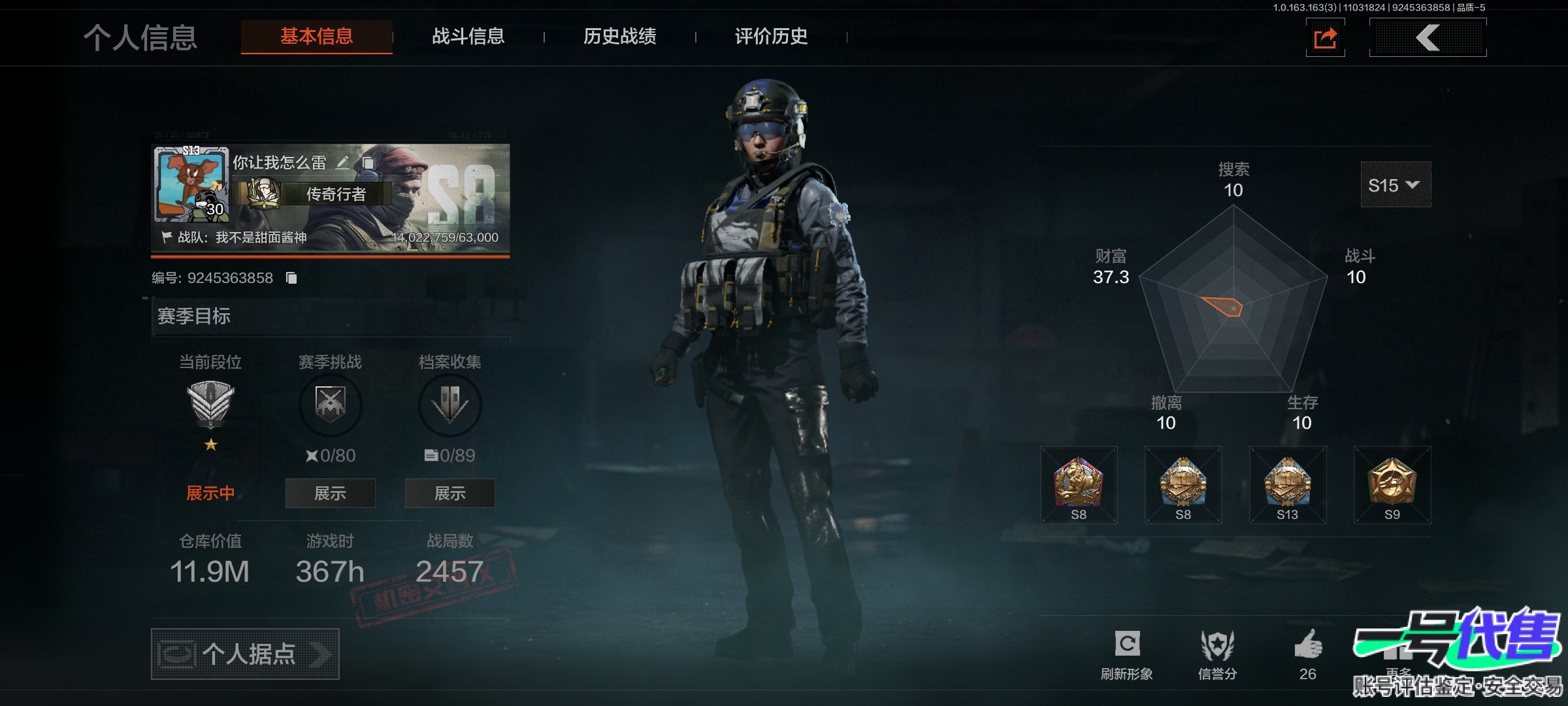Switch to the 战斗信息 tab
The width and height of the screenshot is (1568, 706).
click(x=468, y=37)
